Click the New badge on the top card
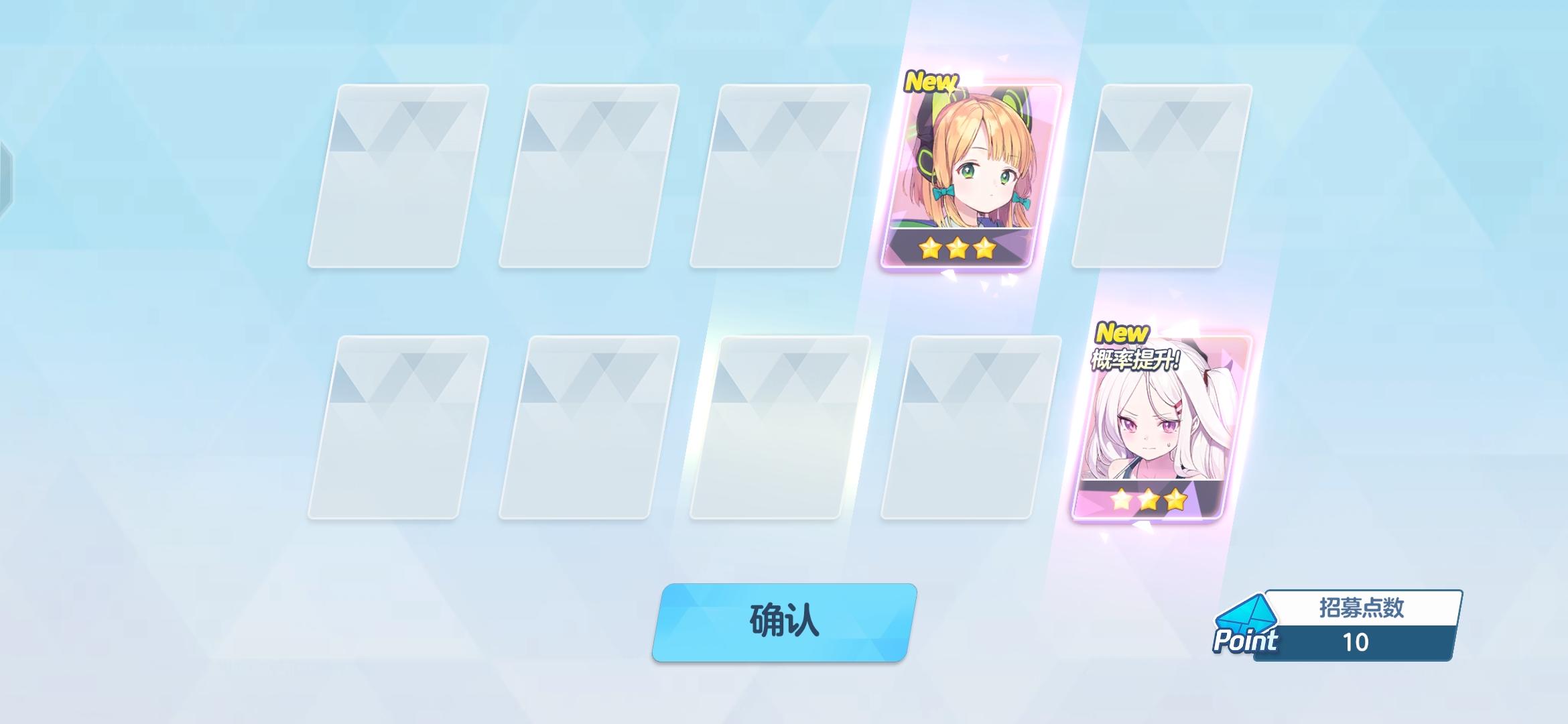 click(933, 82)
